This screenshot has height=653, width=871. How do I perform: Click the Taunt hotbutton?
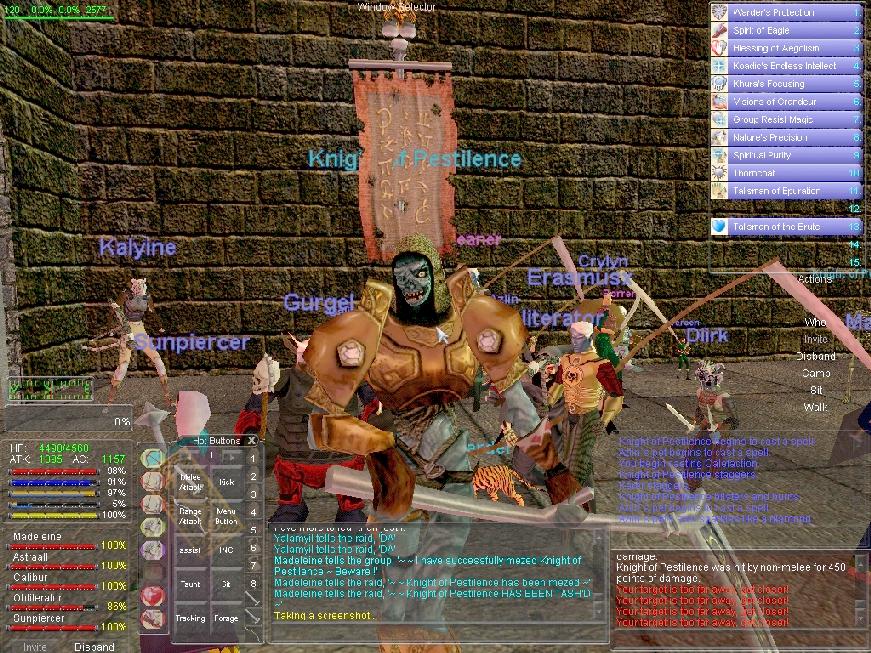[190, 584]
